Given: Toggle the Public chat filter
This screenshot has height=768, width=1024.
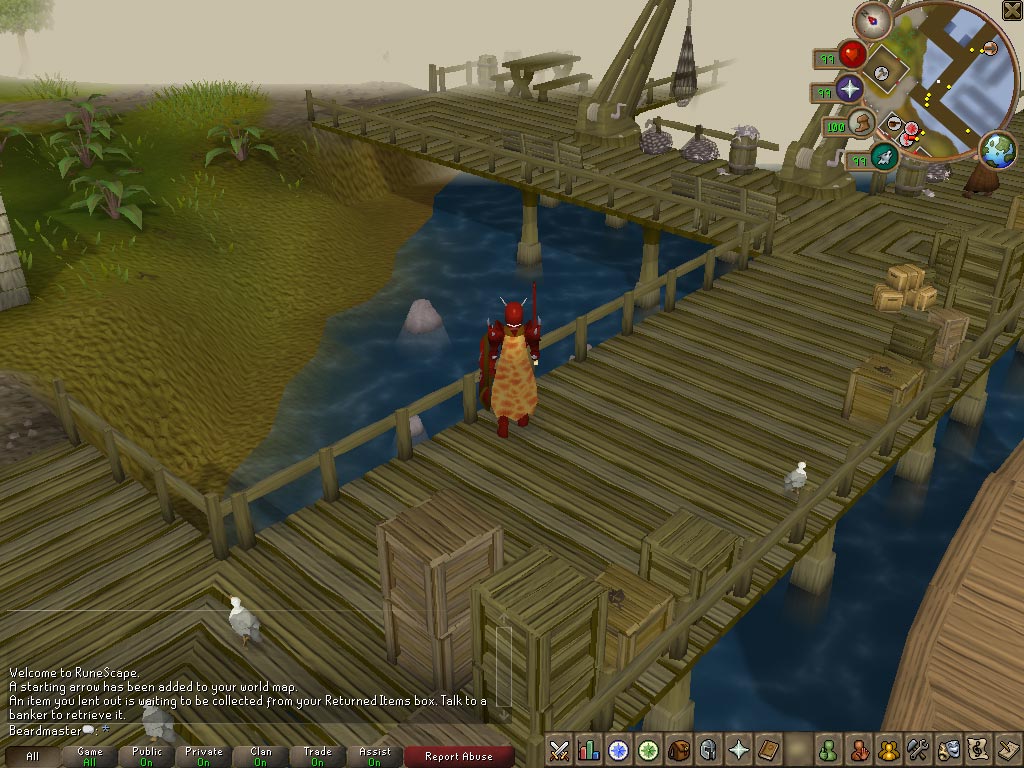Looking at the screenshot, I should (x=147, y=757).
